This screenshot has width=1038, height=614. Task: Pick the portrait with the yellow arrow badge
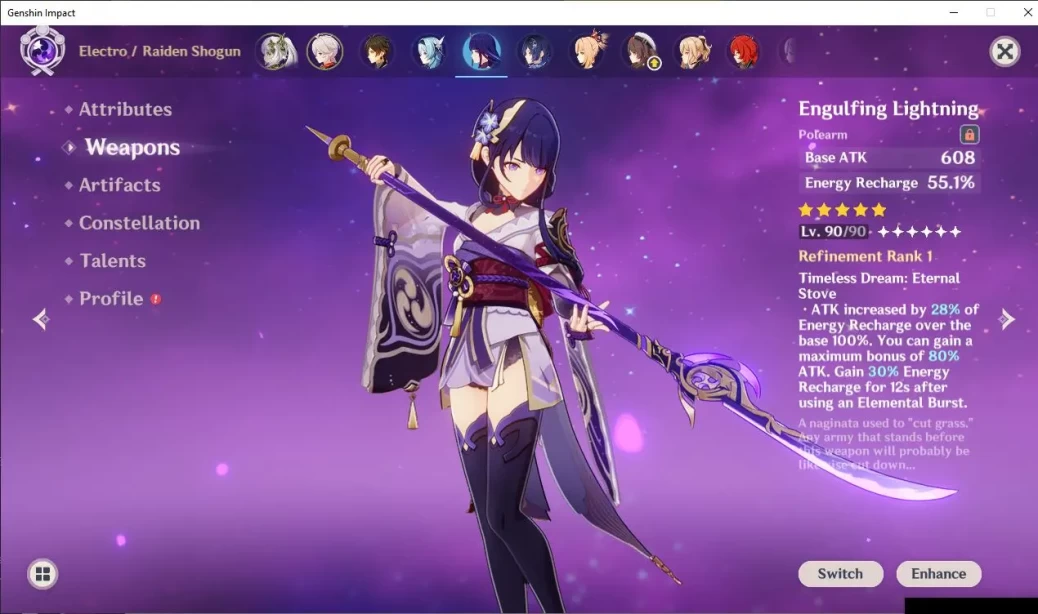tap(639, 51)
